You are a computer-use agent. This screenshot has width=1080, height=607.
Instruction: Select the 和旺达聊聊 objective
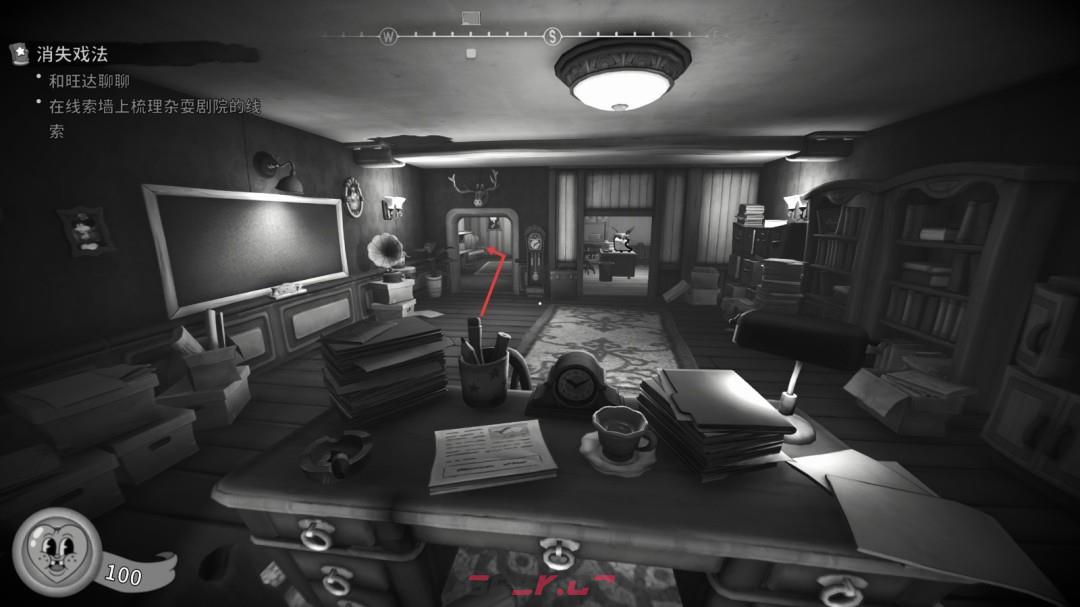coord(89,81)
